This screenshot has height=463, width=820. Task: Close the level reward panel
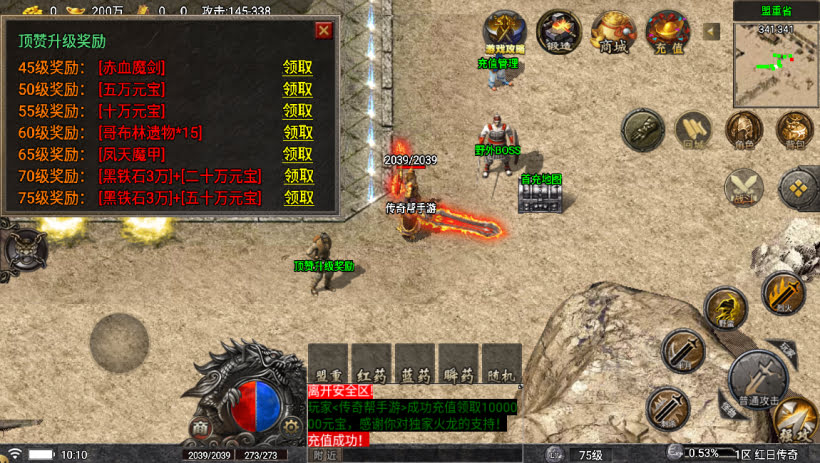323,30
